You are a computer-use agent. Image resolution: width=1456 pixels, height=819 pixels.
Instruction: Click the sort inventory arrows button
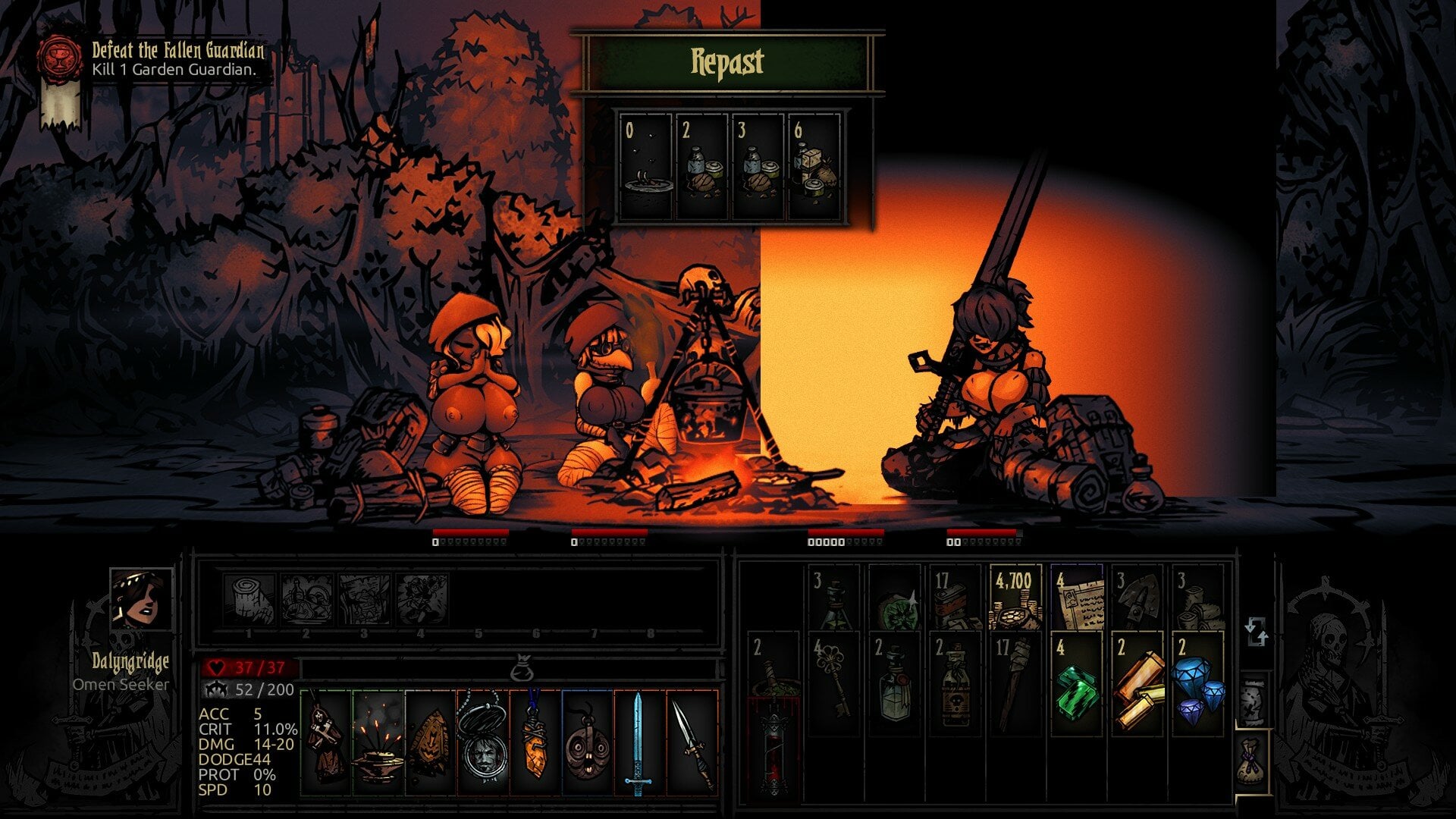click(x=1257, y=632)
